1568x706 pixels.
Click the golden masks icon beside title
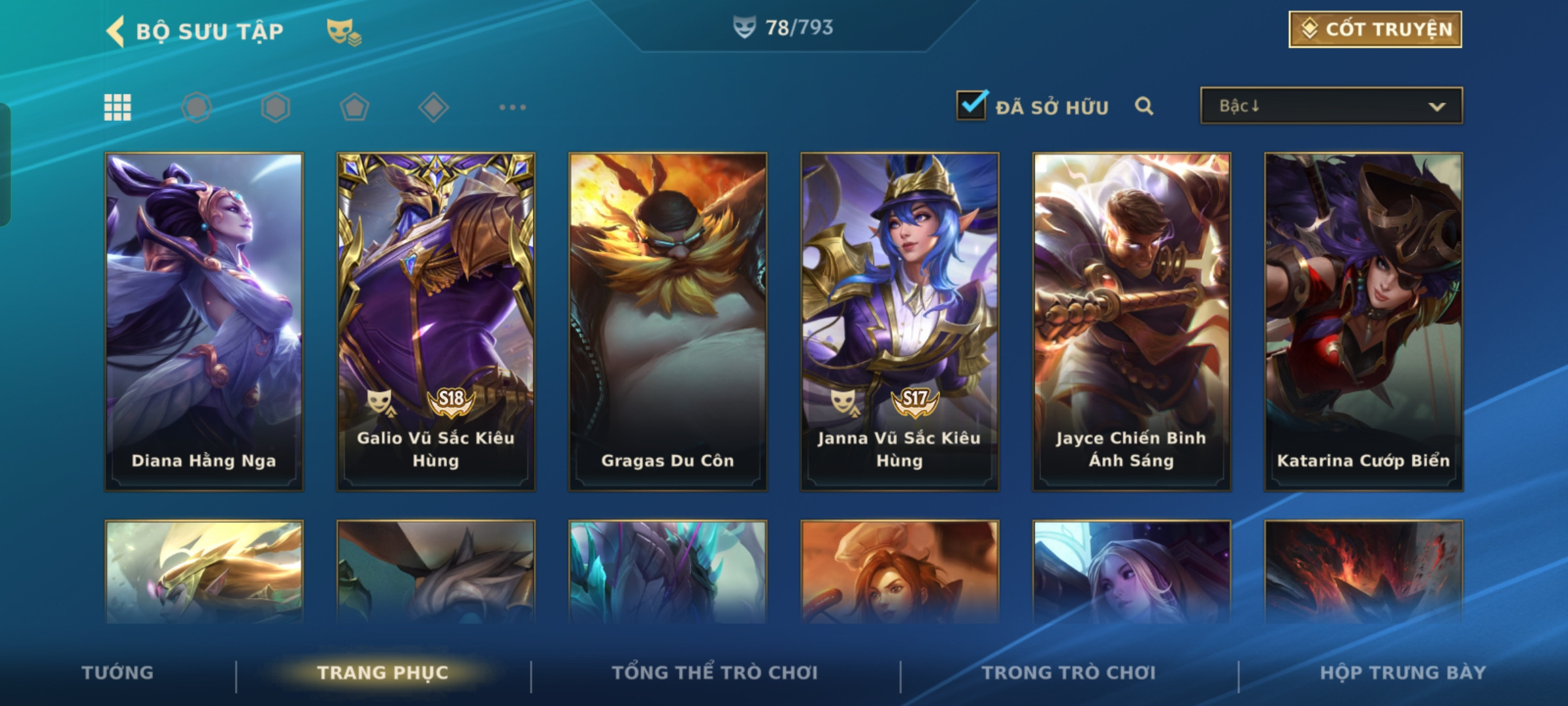coord(344,31)
